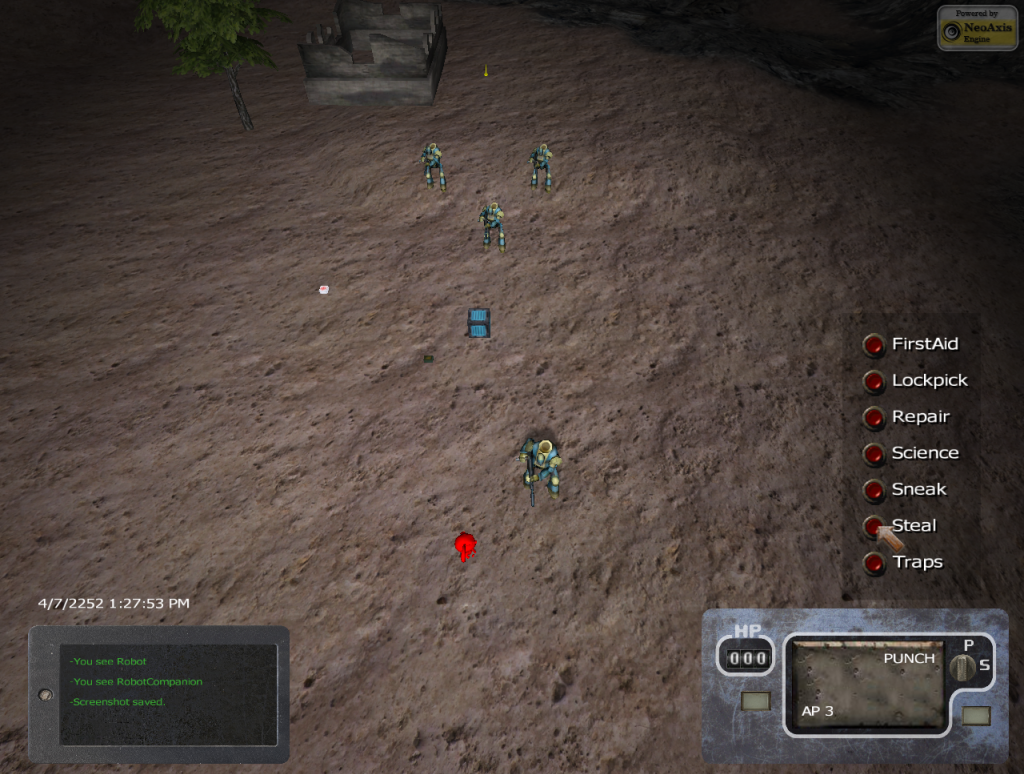
Task: Click the small button below the P/S knob
Action: (x=976, y=716)
